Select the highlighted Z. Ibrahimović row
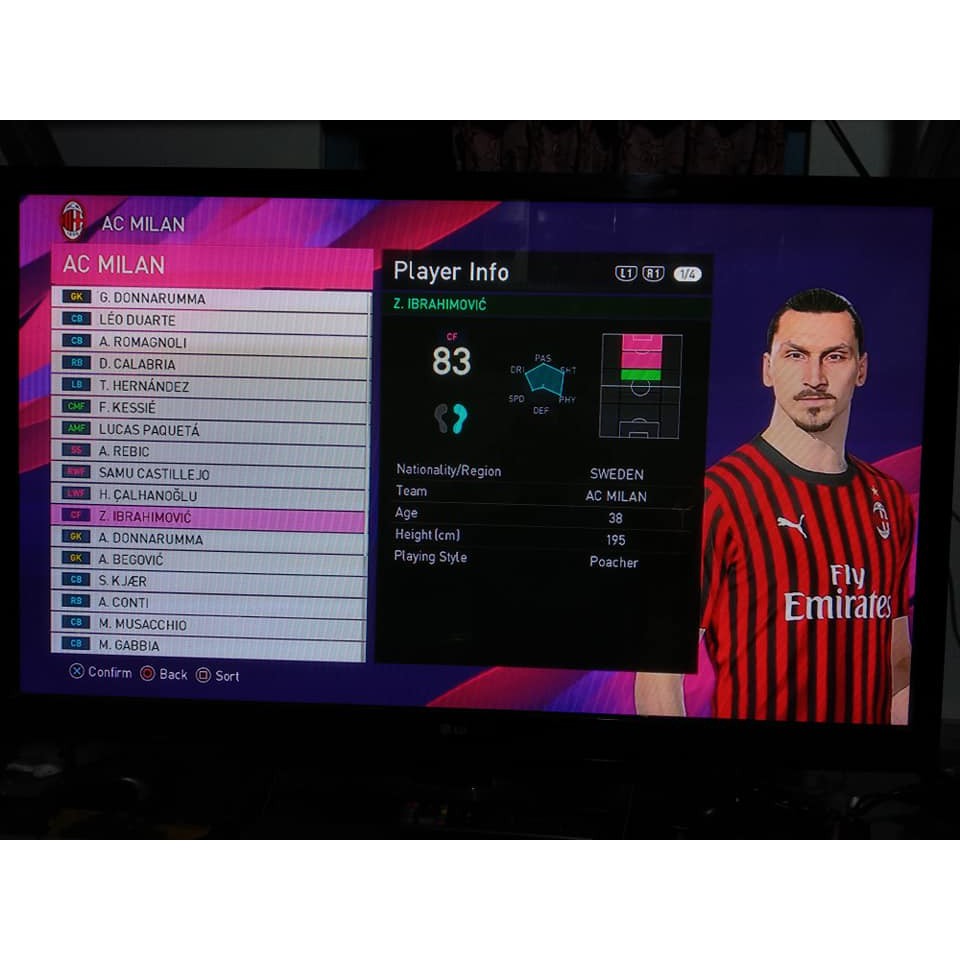The height and width of the screenshot is (960, 960). (211, 517)
